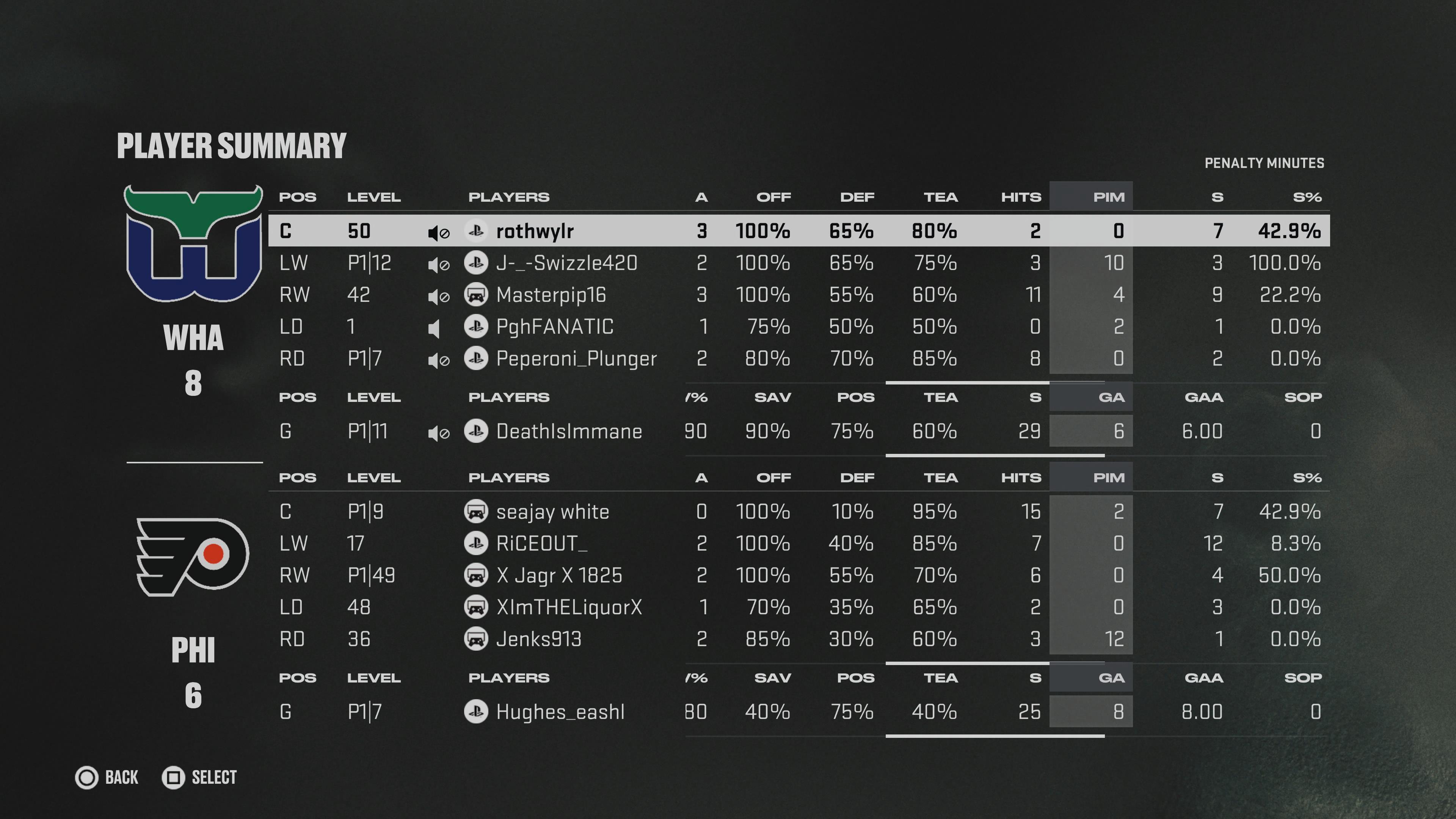Pick the Peperoni_Plunger row
Screen dimensions: 1456x819
coord(576,358)
